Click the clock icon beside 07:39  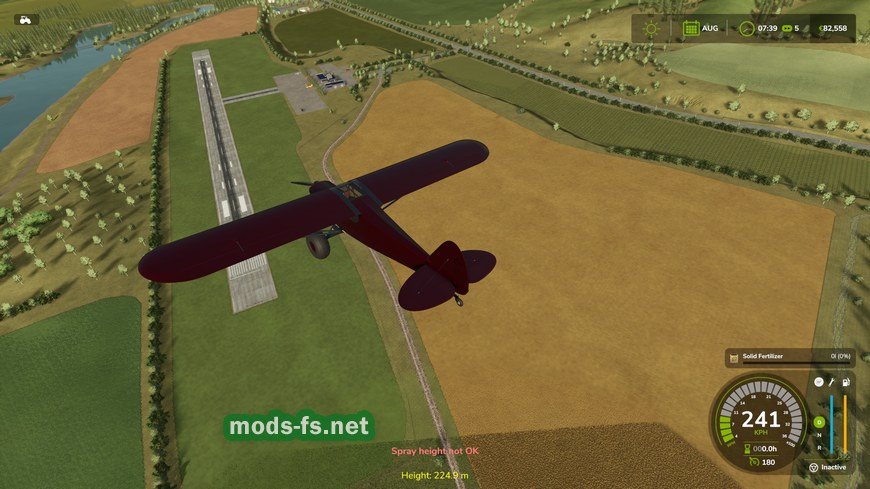[x=746, y=28]
